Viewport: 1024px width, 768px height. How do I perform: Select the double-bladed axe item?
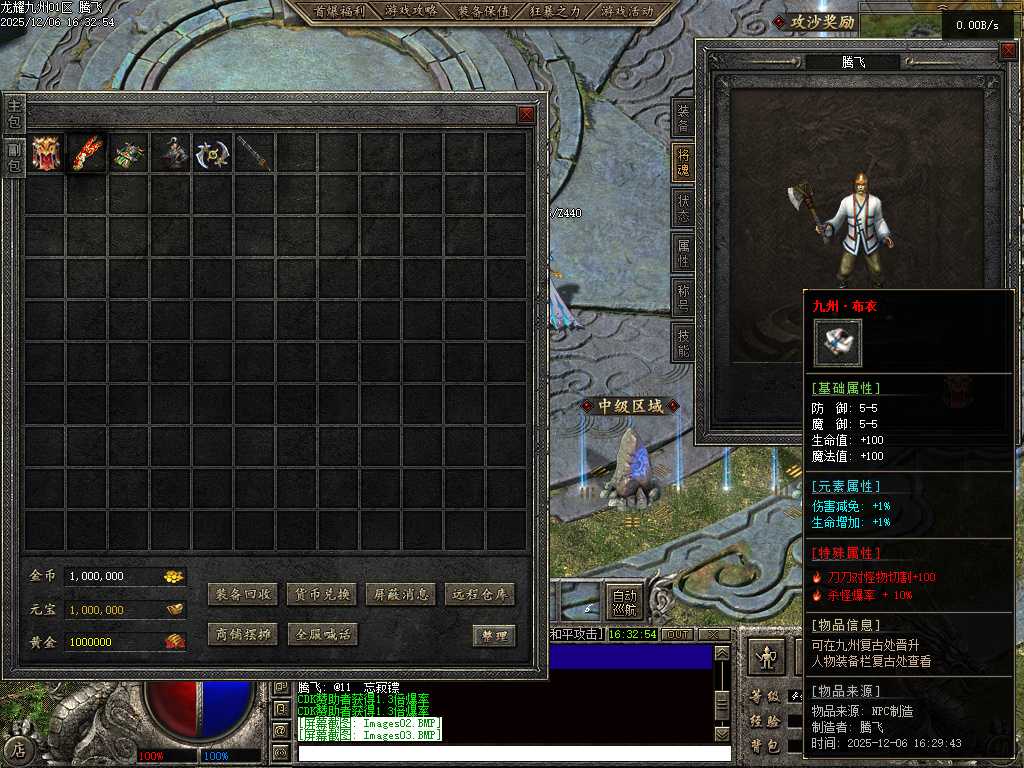pos(213,153)
